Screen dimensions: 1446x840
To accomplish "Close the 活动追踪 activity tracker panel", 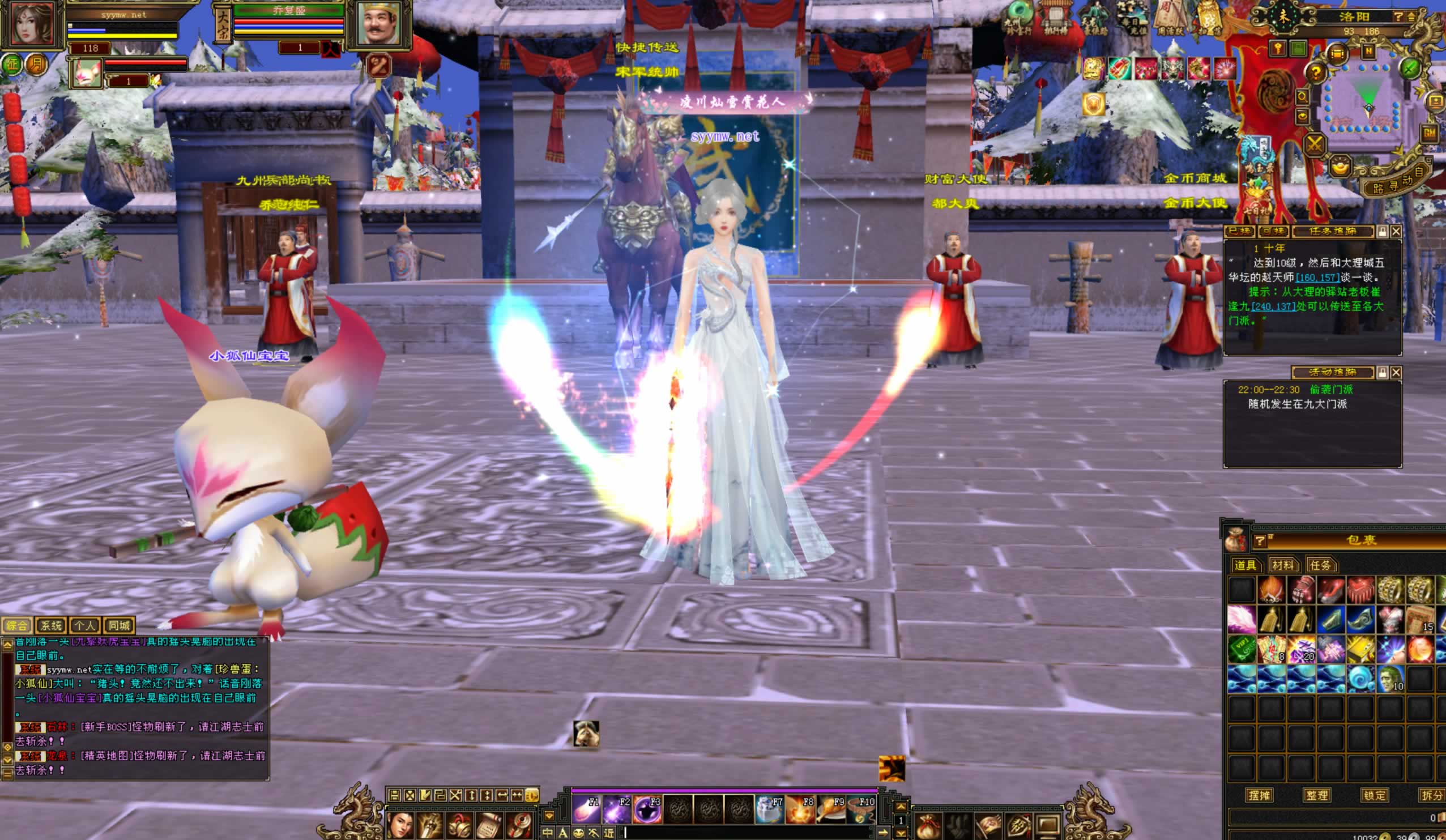I will 1396,372.
